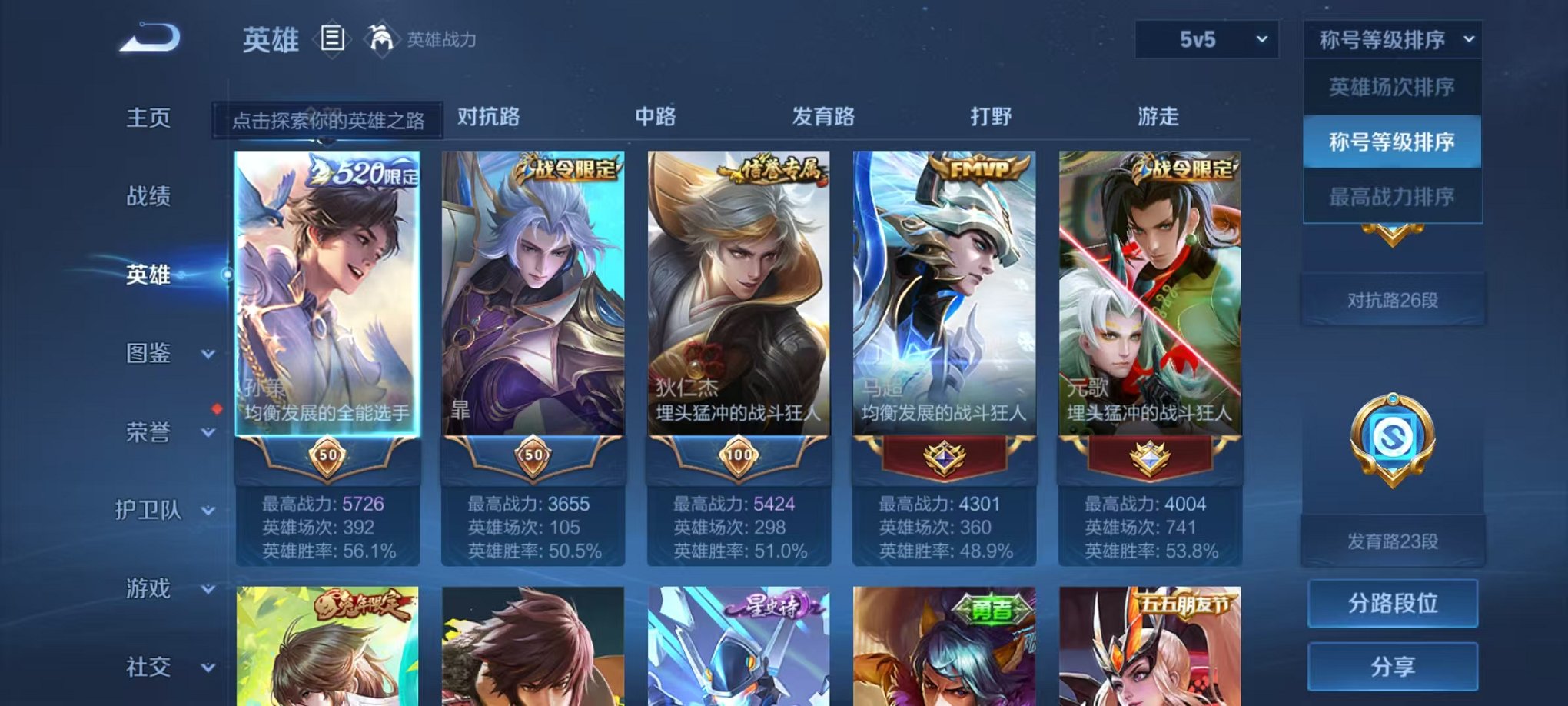This screenshot has width=1568, height=706.
Task: Open 战绩 from the left sidebar
Action: pos(150,196)
